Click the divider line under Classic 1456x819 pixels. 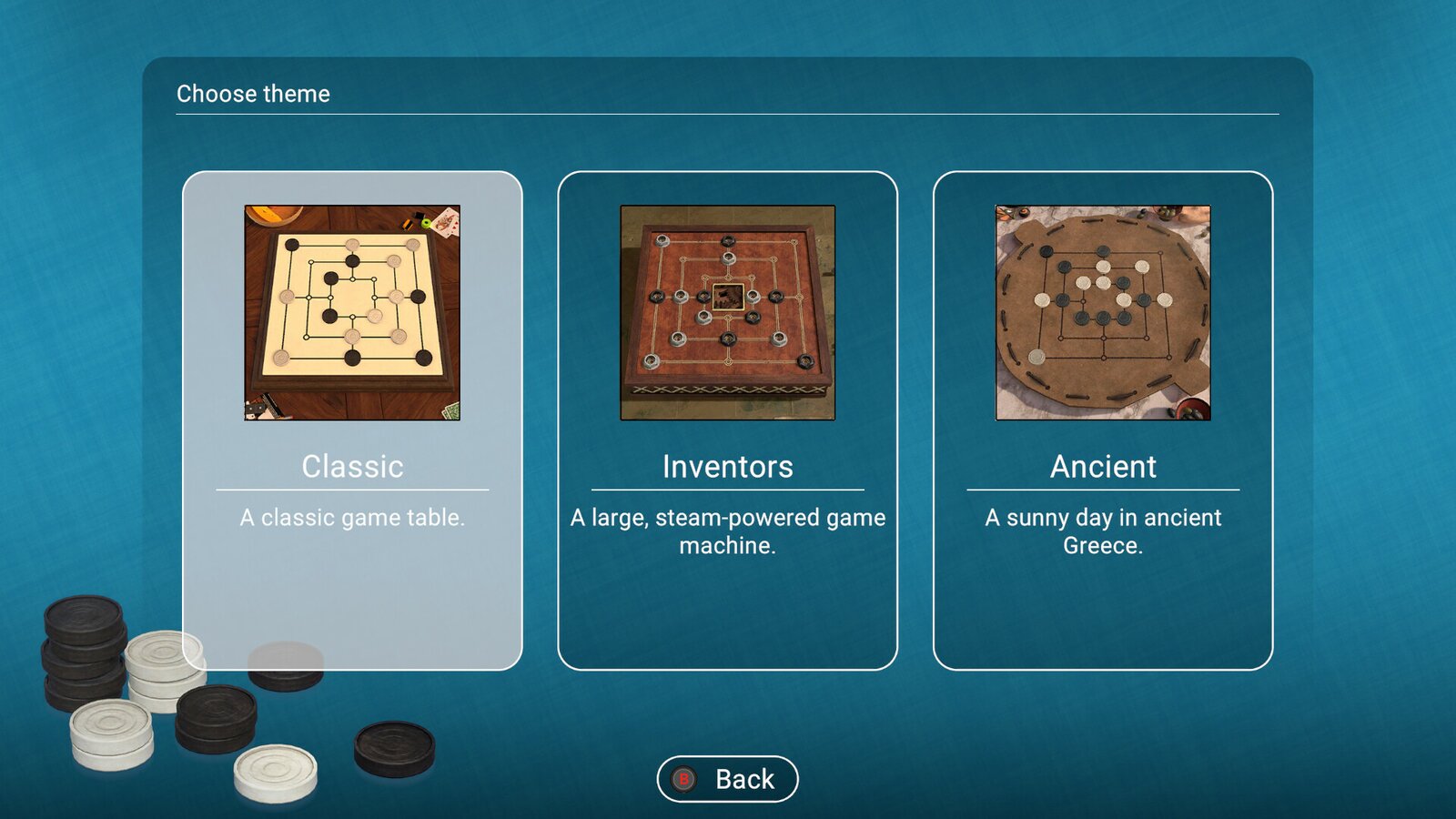tap(353, 491)
